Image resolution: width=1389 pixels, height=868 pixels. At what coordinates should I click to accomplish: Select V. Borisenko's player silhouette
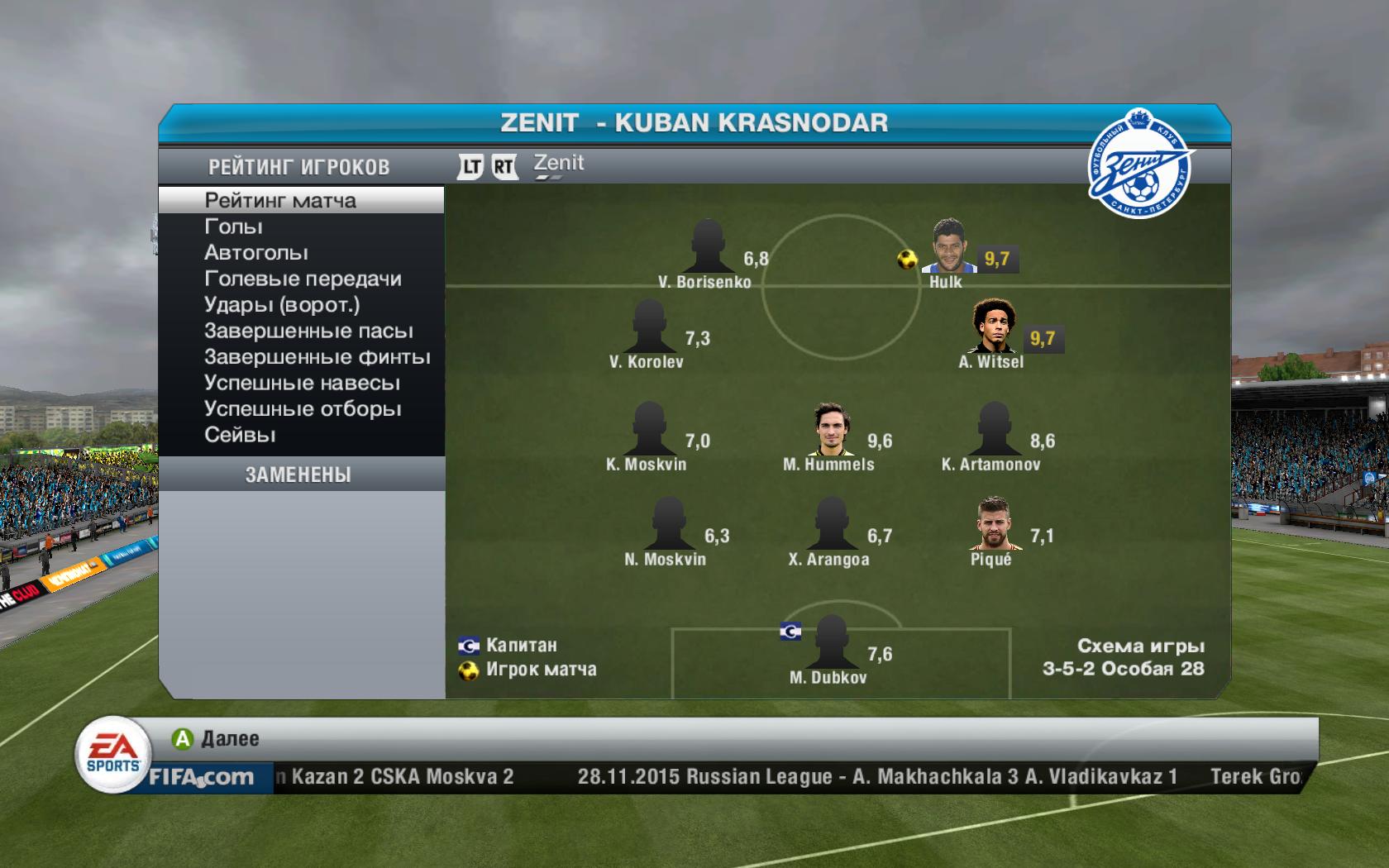coord(707,246)
